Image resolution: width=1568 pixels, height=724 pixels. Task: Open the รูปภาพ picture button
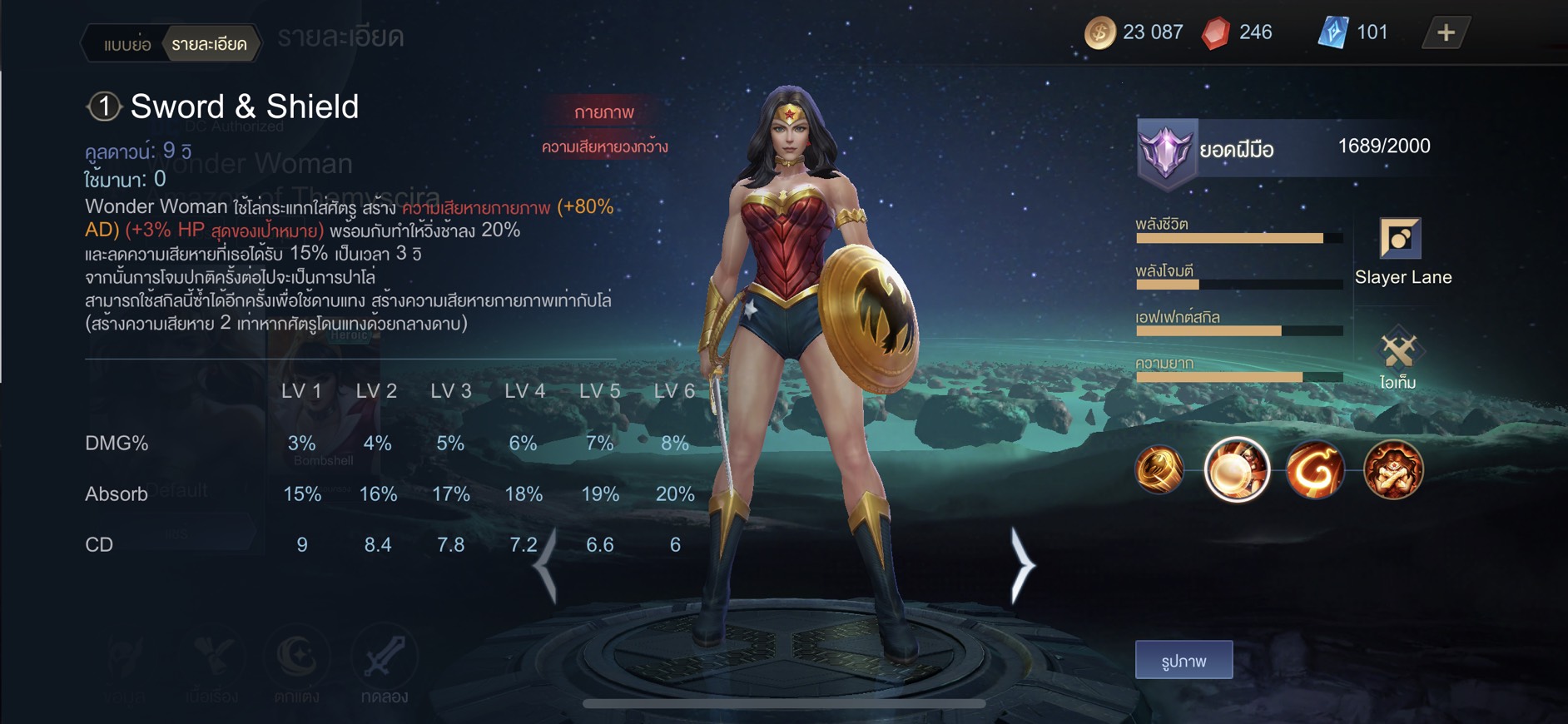coord(1183,661)
